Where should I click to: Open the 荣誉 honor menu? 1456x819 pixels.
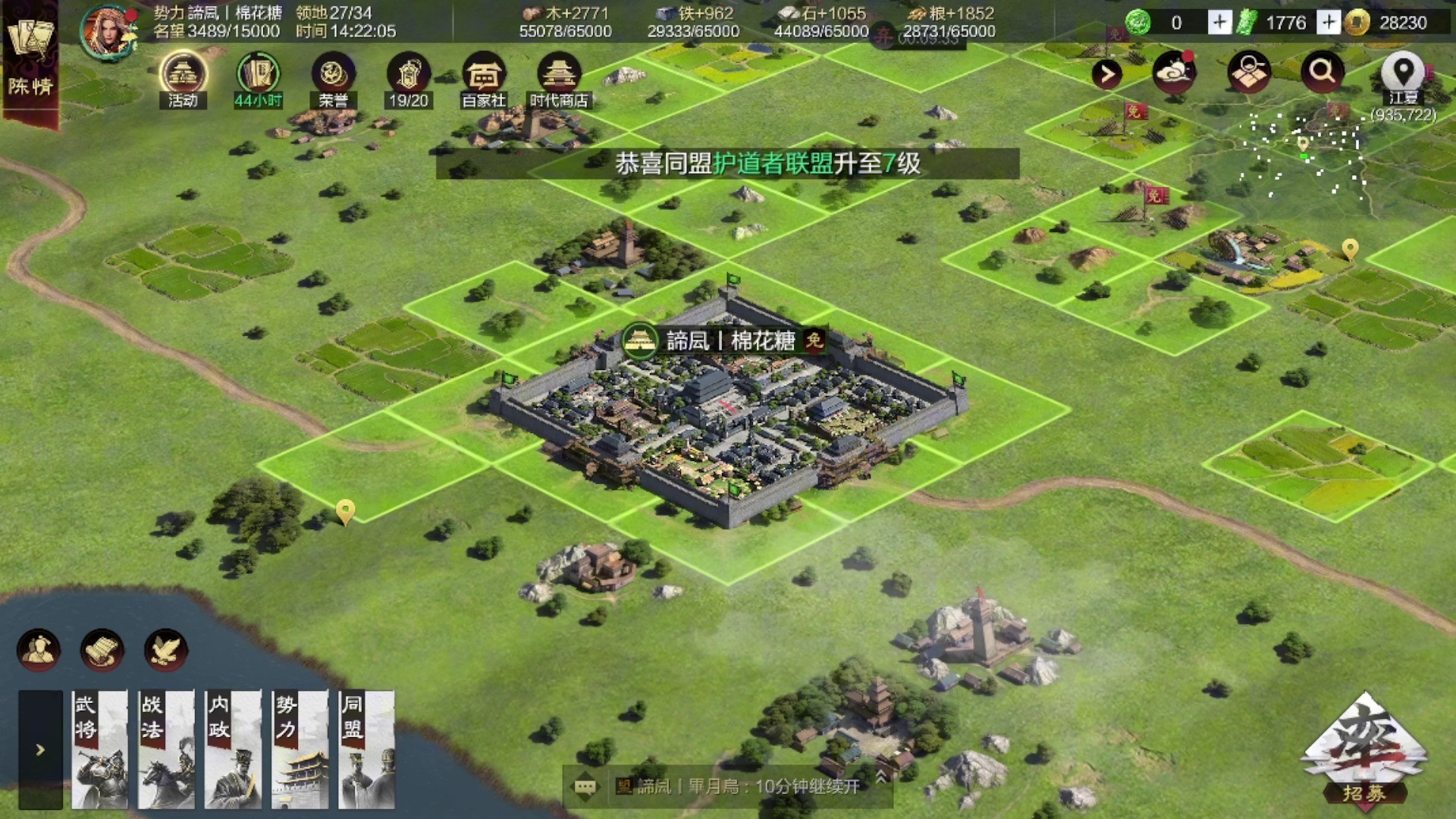[333, 80]
